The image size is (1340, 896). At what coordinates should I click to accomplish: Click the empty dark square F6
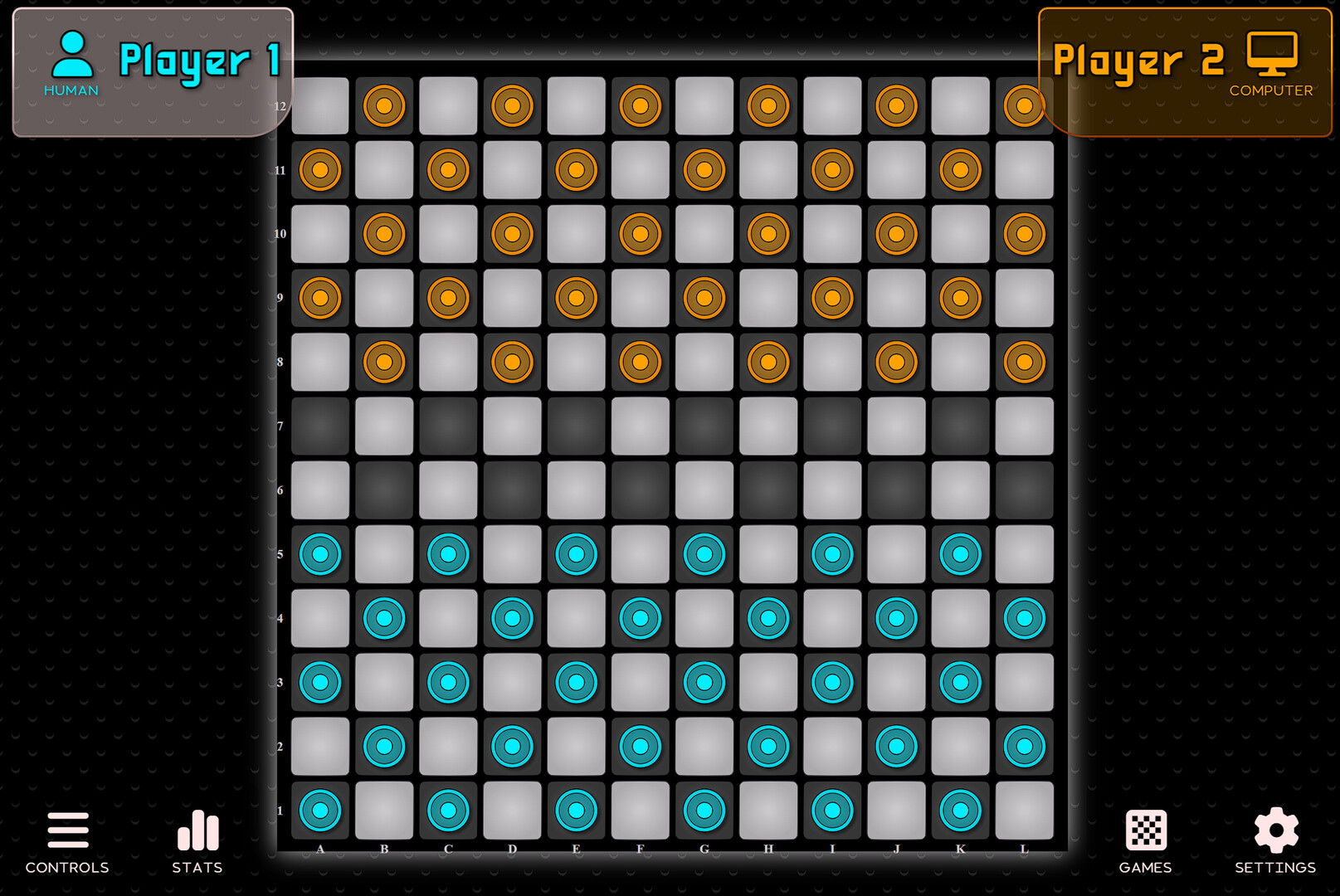[x=640, y=490]
